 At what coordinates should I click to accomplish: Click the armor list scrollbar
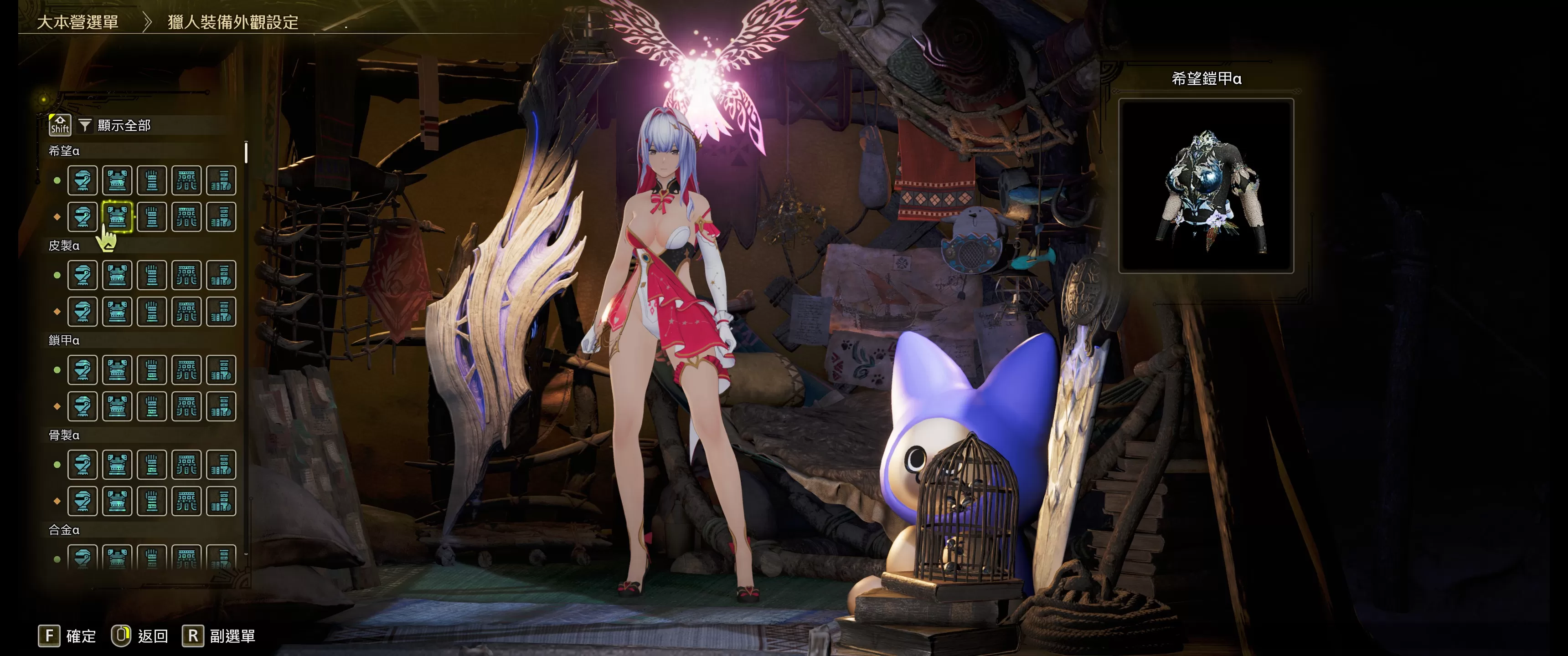coord(246,153)
